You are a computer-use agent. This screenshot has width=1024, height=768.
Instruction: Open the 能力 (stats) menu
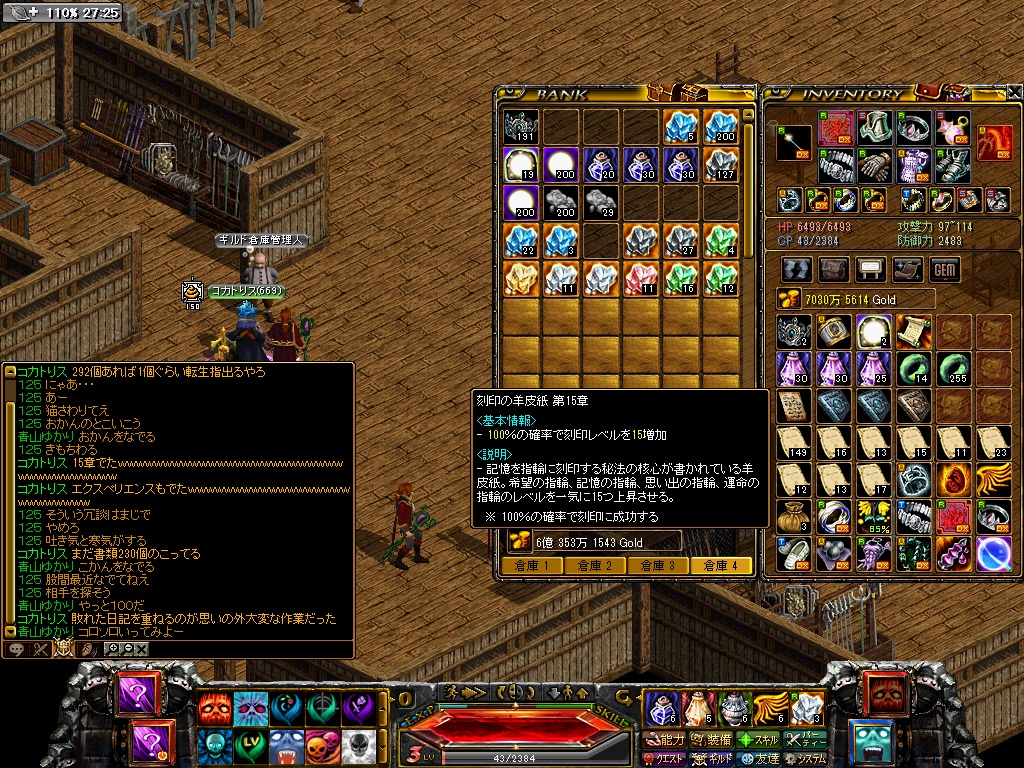[663, 740]
